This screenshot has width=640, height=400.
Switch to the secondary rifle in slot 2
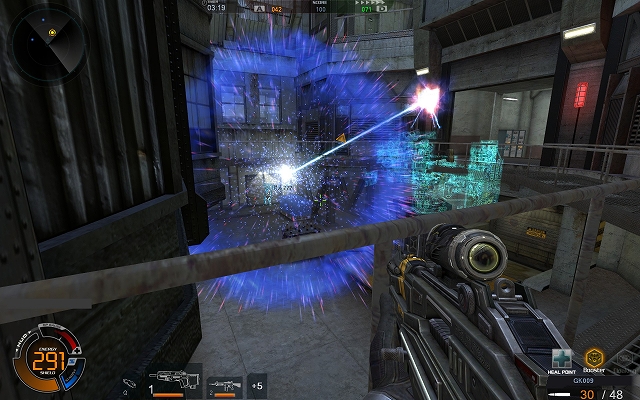click(225, 384)
